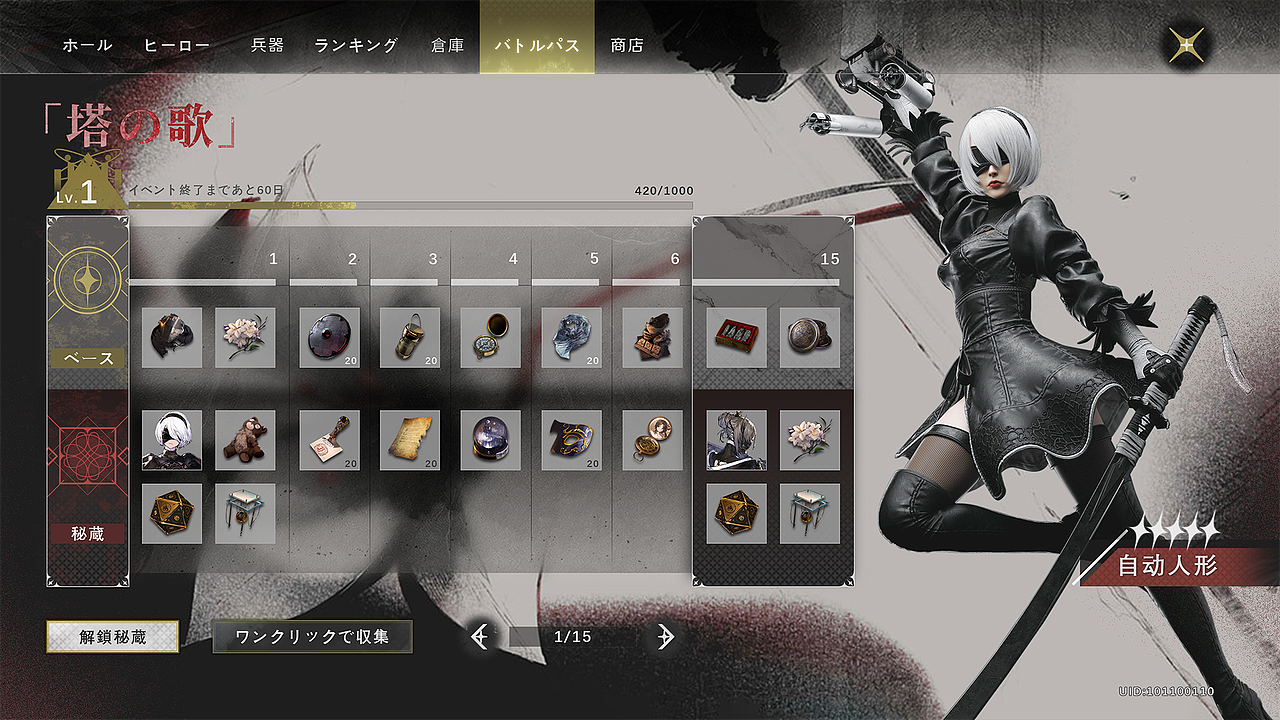Click the gold star emblem in the top-right corner
The width and height of the screenshot is (1280, 720).
[x=1186, y=44]
